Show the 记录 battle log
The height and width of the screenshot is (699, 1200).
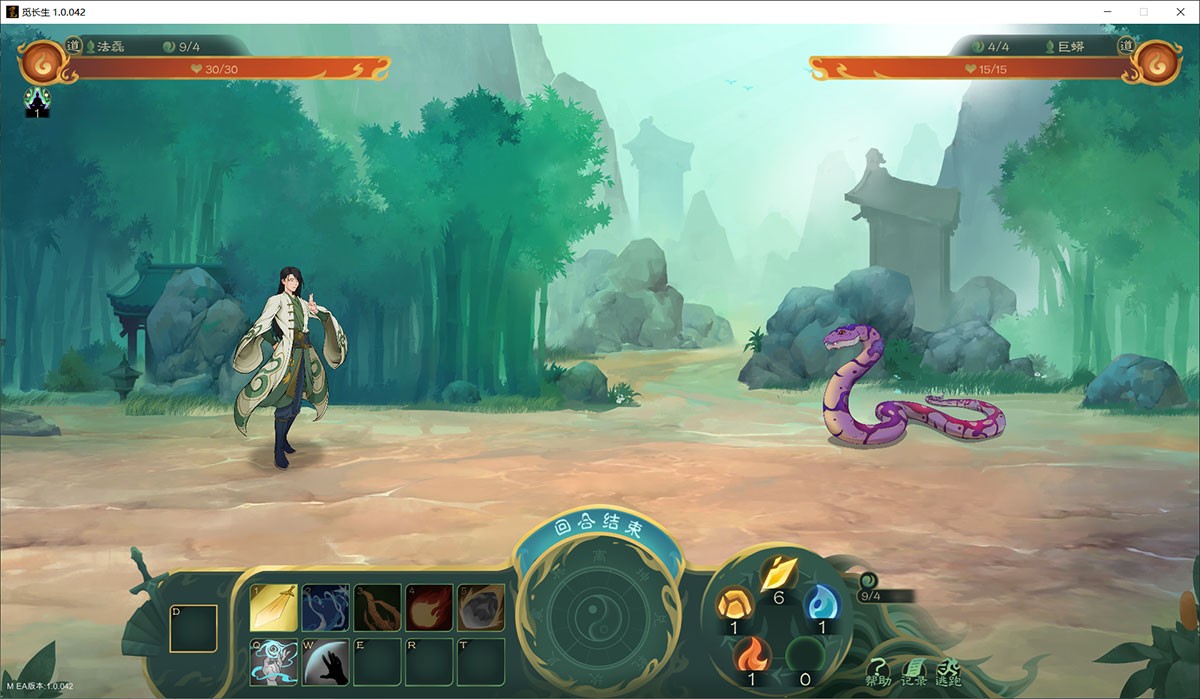(913, 673)
